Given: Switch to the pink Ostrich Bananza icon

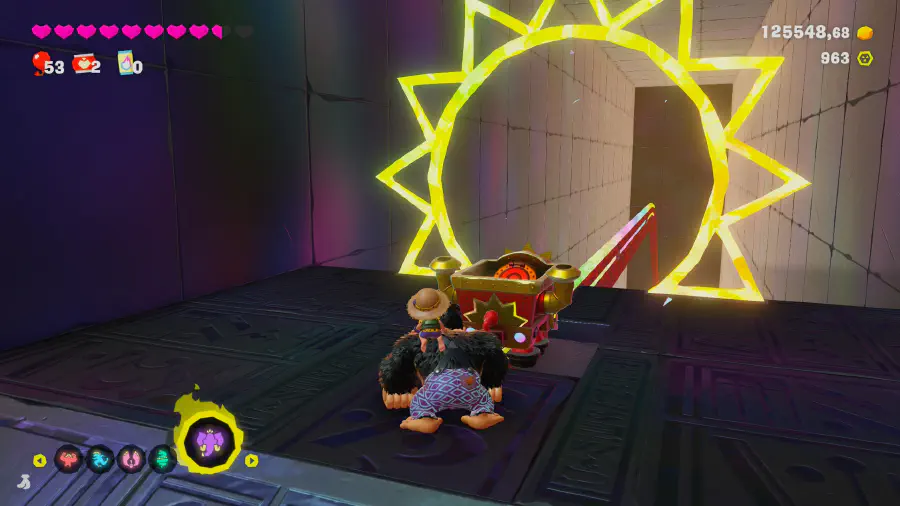Looking at the screenshot, I should (131, 459).
